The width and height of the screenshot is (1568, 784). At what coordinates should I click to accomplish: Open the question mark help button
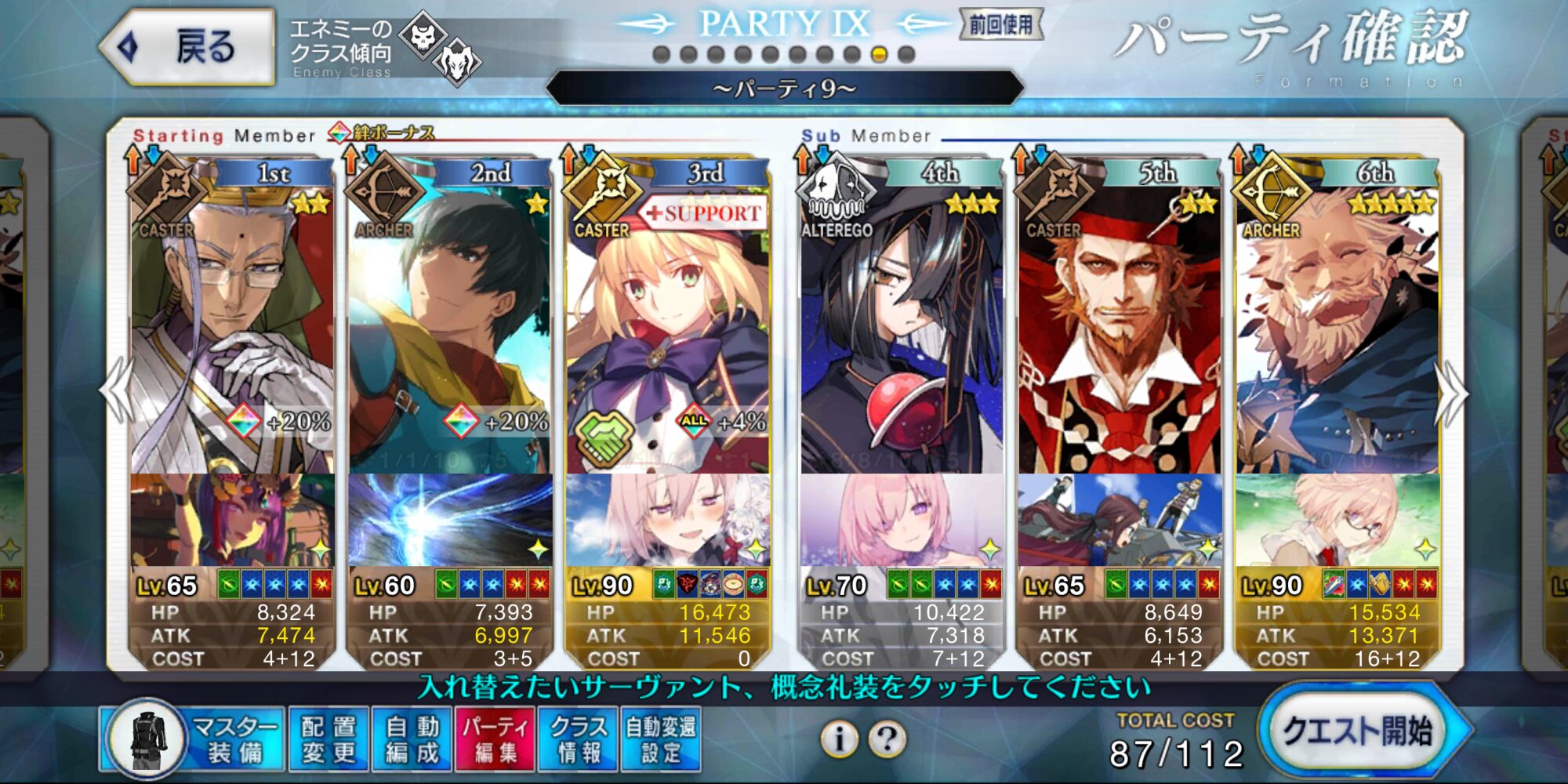coord(887,739)
